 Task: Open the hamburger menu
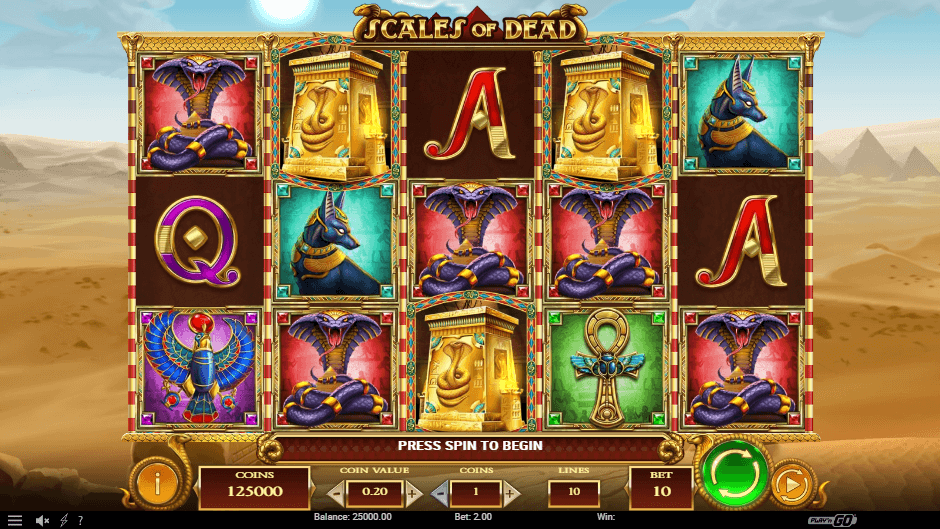(15, 521)
